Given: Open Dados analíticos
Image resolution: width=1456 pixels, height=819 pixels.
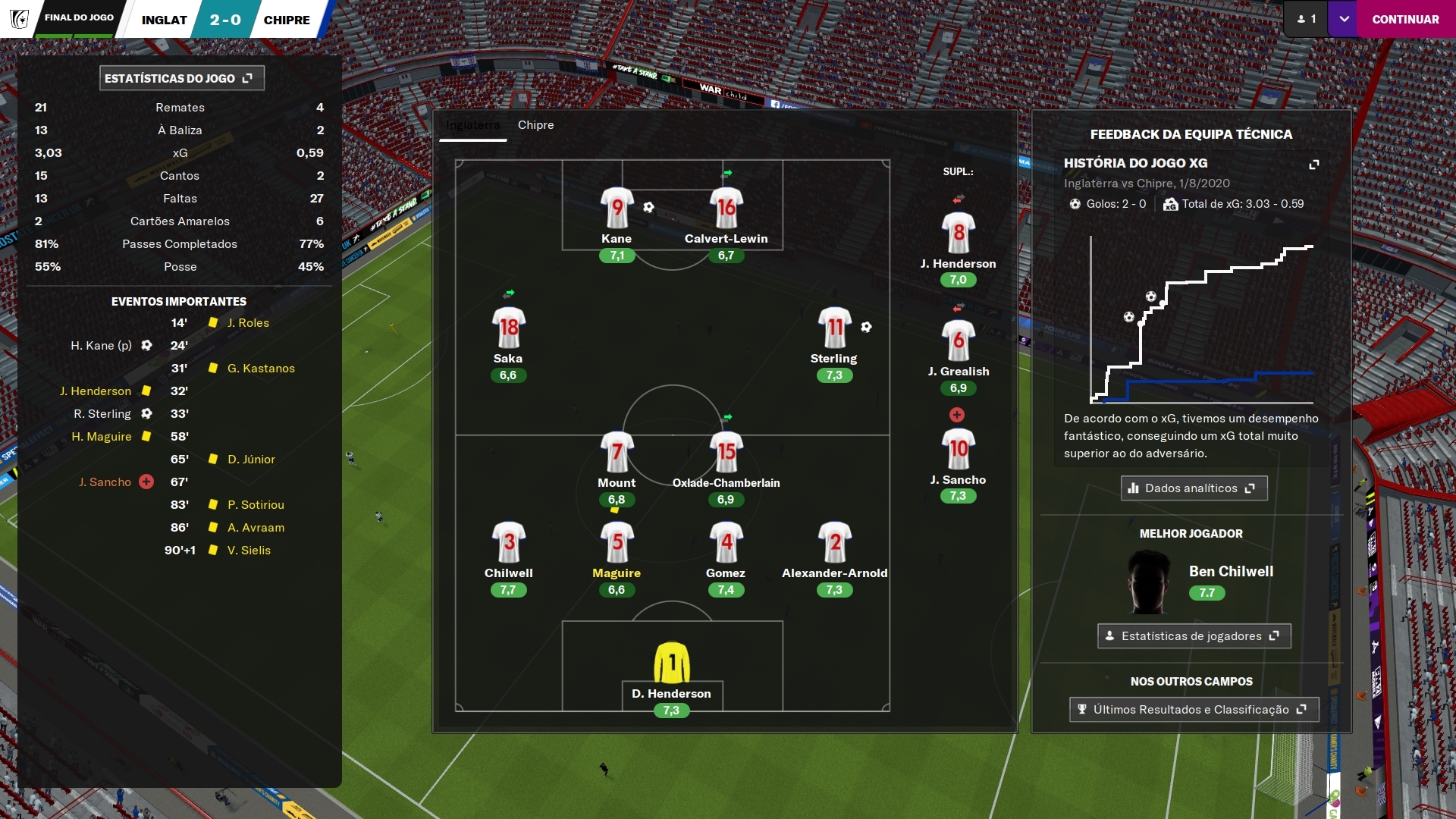Looking at the screenshot, I should pyautogui.click(x=1194, y=488).
